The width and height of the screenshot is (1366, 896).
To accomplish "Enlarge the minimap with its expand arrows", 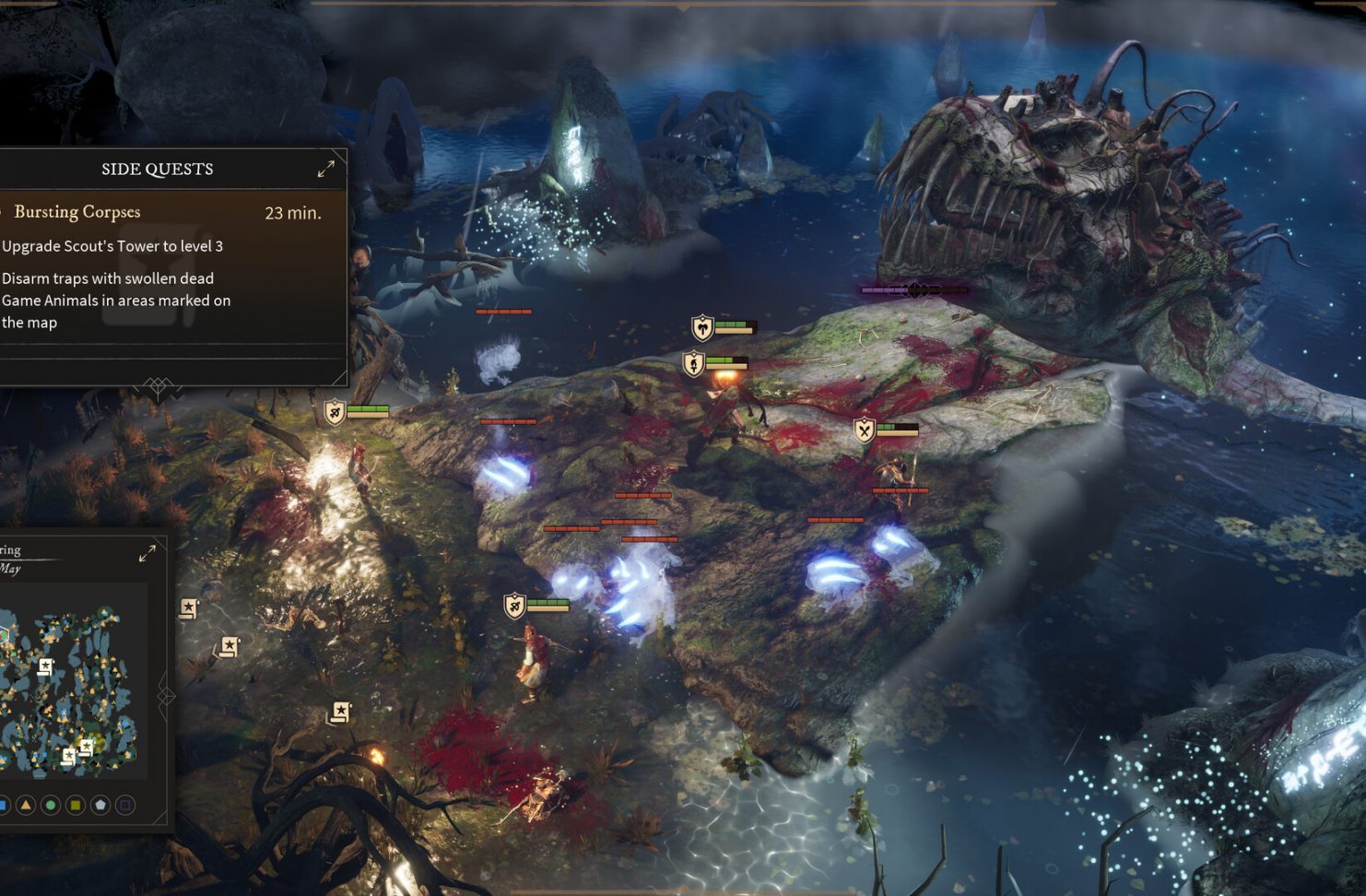I will [147, 553].
